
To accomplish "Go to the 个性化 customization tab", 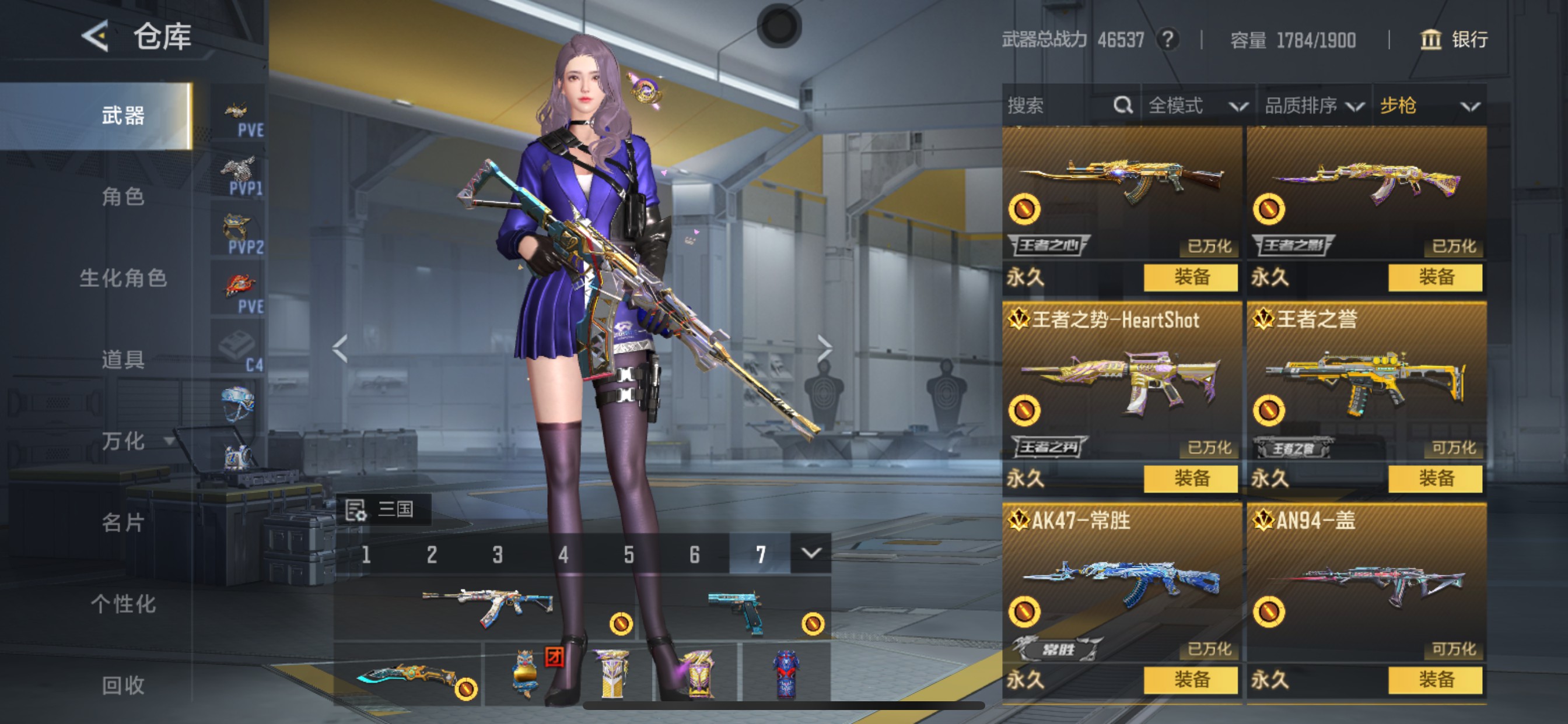I will [123, 604].
